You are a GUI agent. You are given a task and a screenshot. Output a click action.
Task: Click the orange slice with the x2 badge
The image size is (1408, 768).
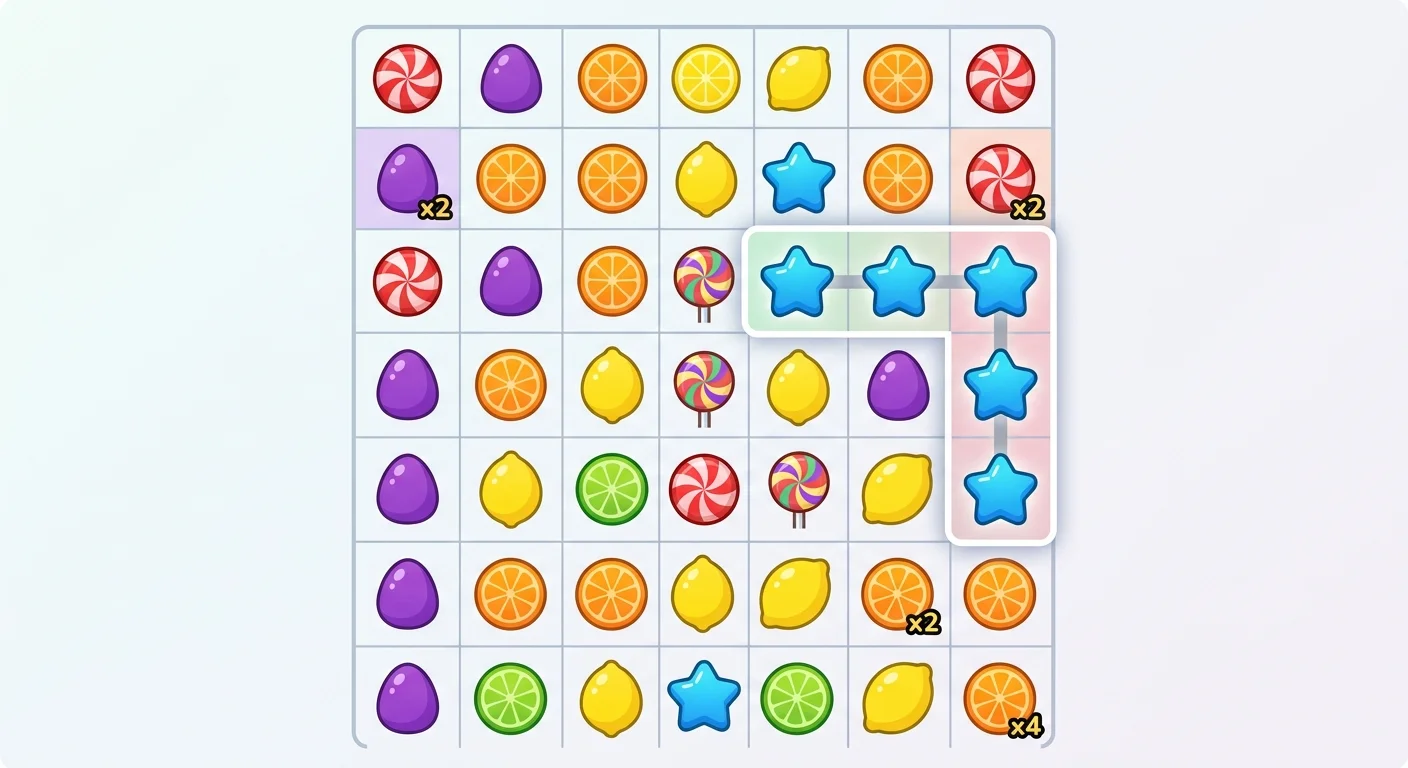pos(897,592)
